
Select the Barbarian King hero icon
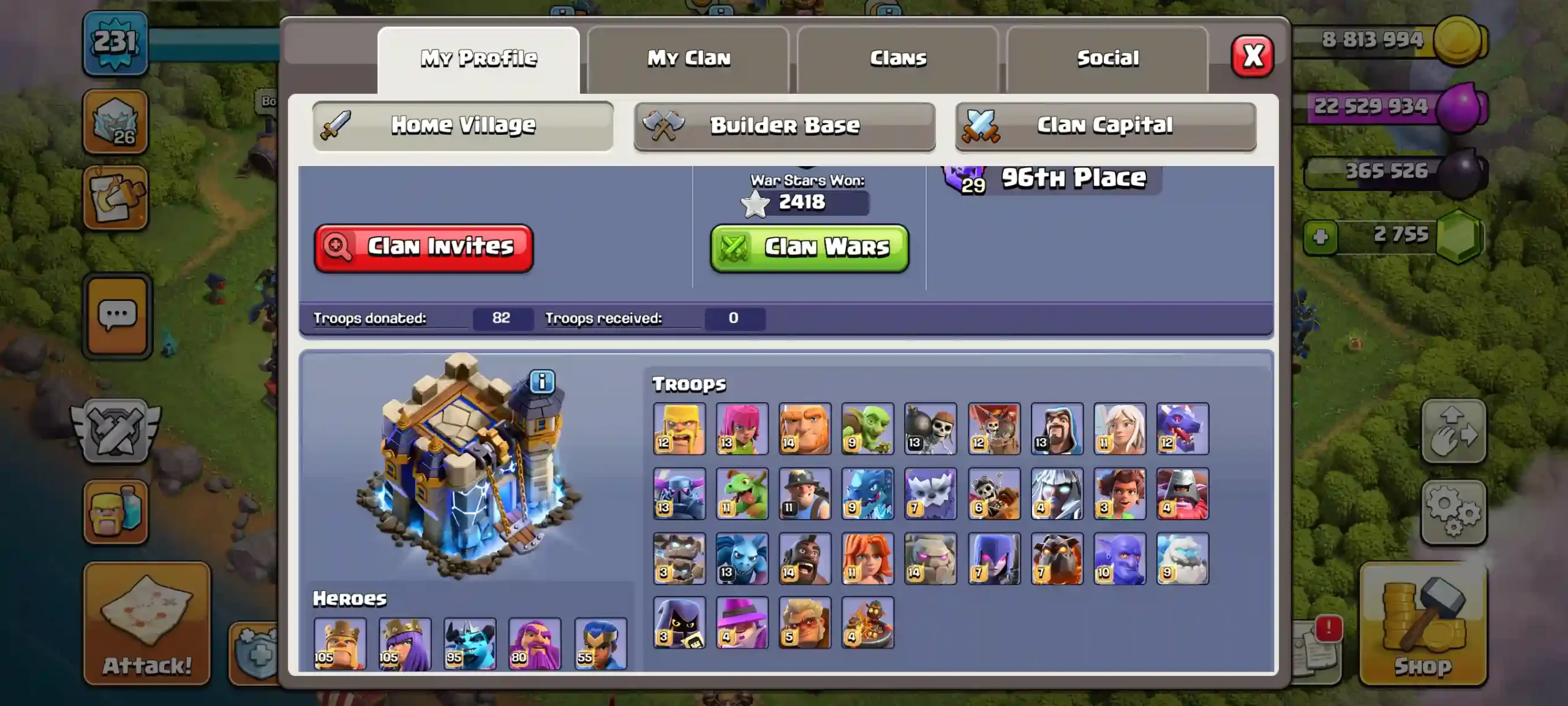click(340, 643)
